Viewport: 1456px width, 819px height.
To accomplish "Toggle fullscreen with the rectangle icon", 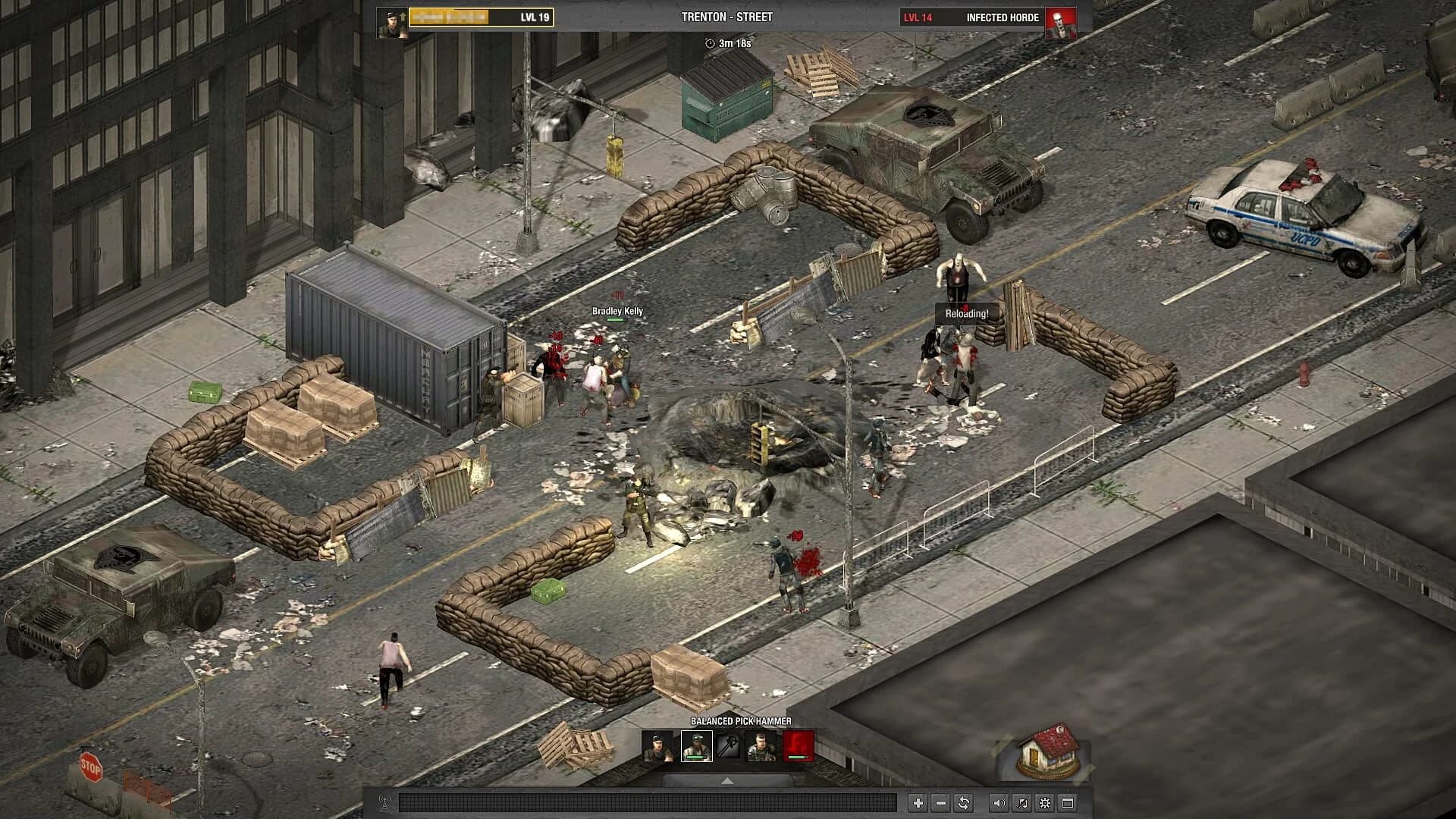I will coord(1068,803).
